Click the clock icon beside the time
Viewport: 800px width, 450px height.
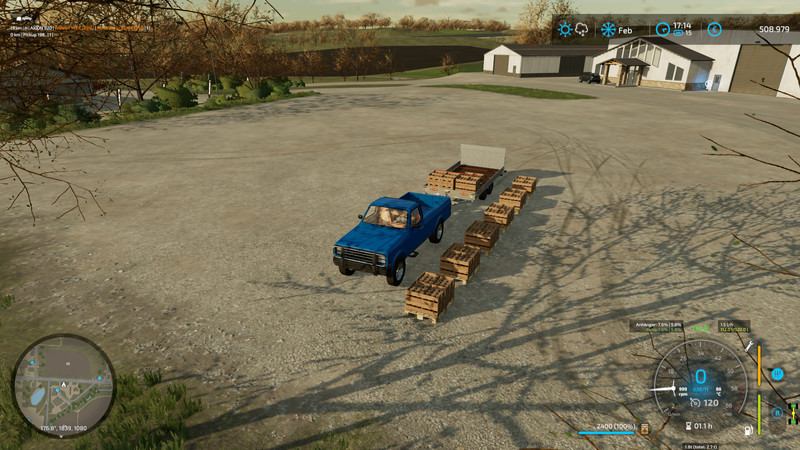pos(665,30)
